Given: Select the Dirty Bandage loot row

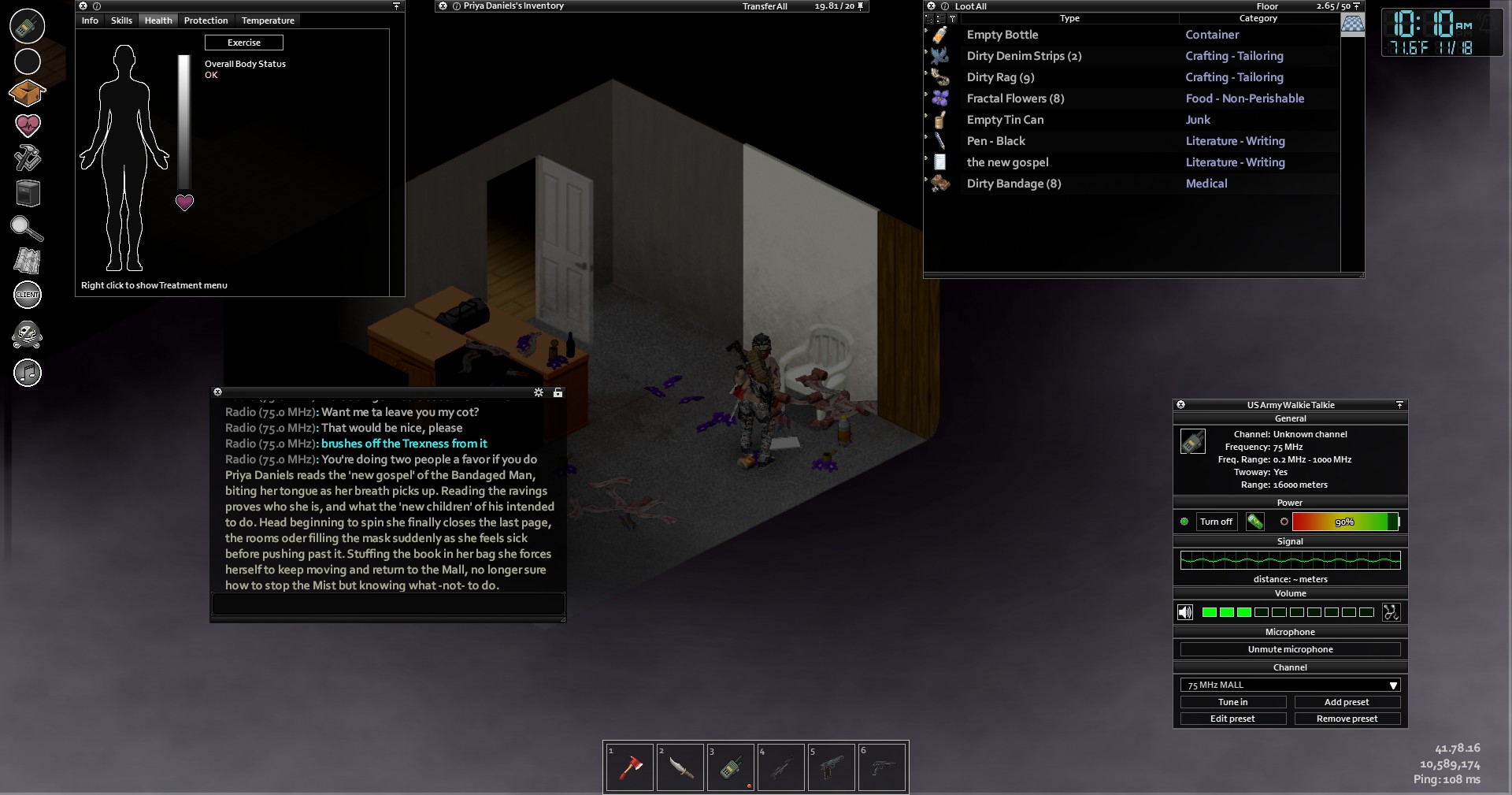Looking at the screenshot, I should tap(1014, 184).
